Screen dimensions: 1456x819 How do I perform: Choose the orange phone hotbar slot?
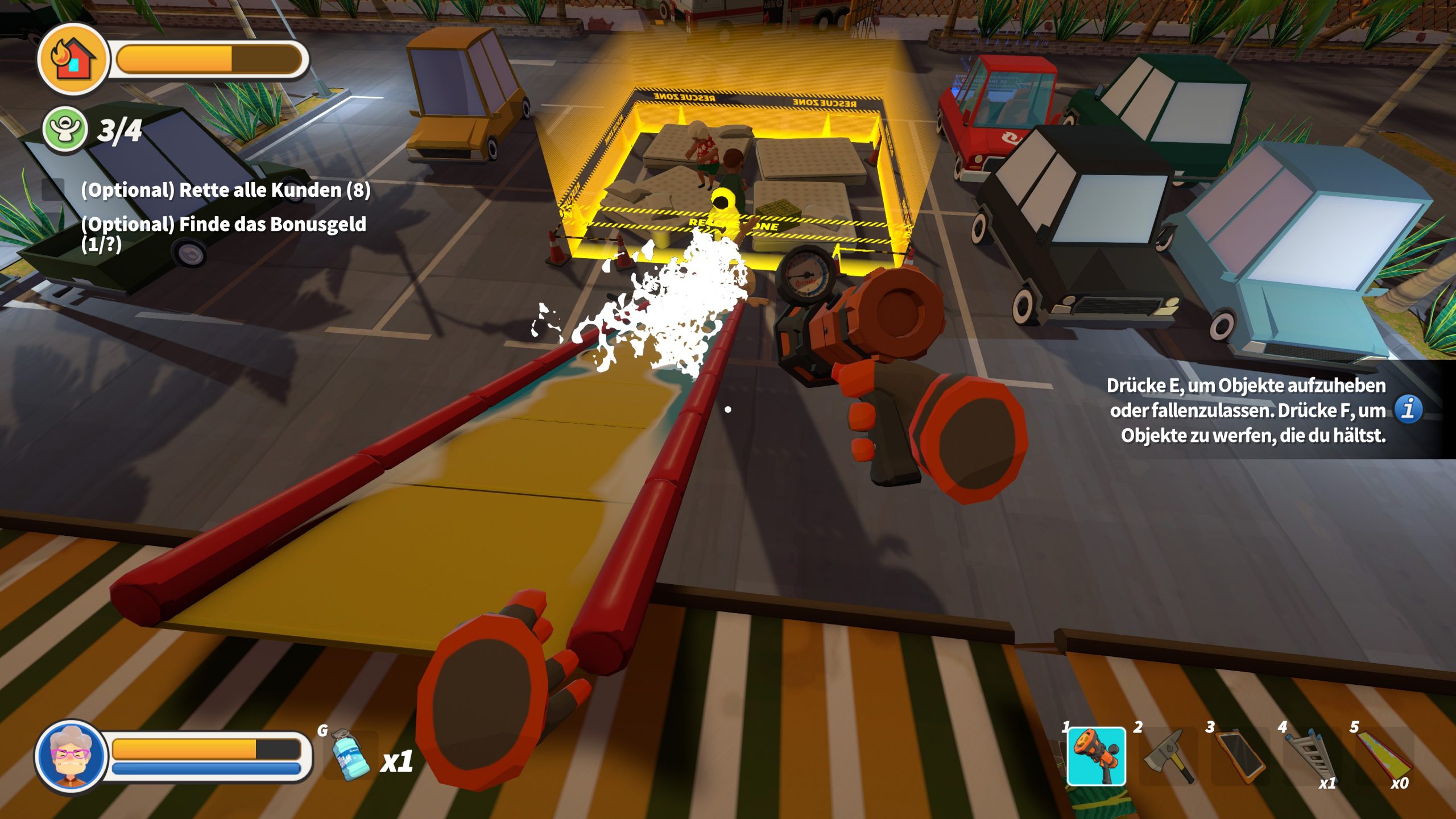(1240, 756)
